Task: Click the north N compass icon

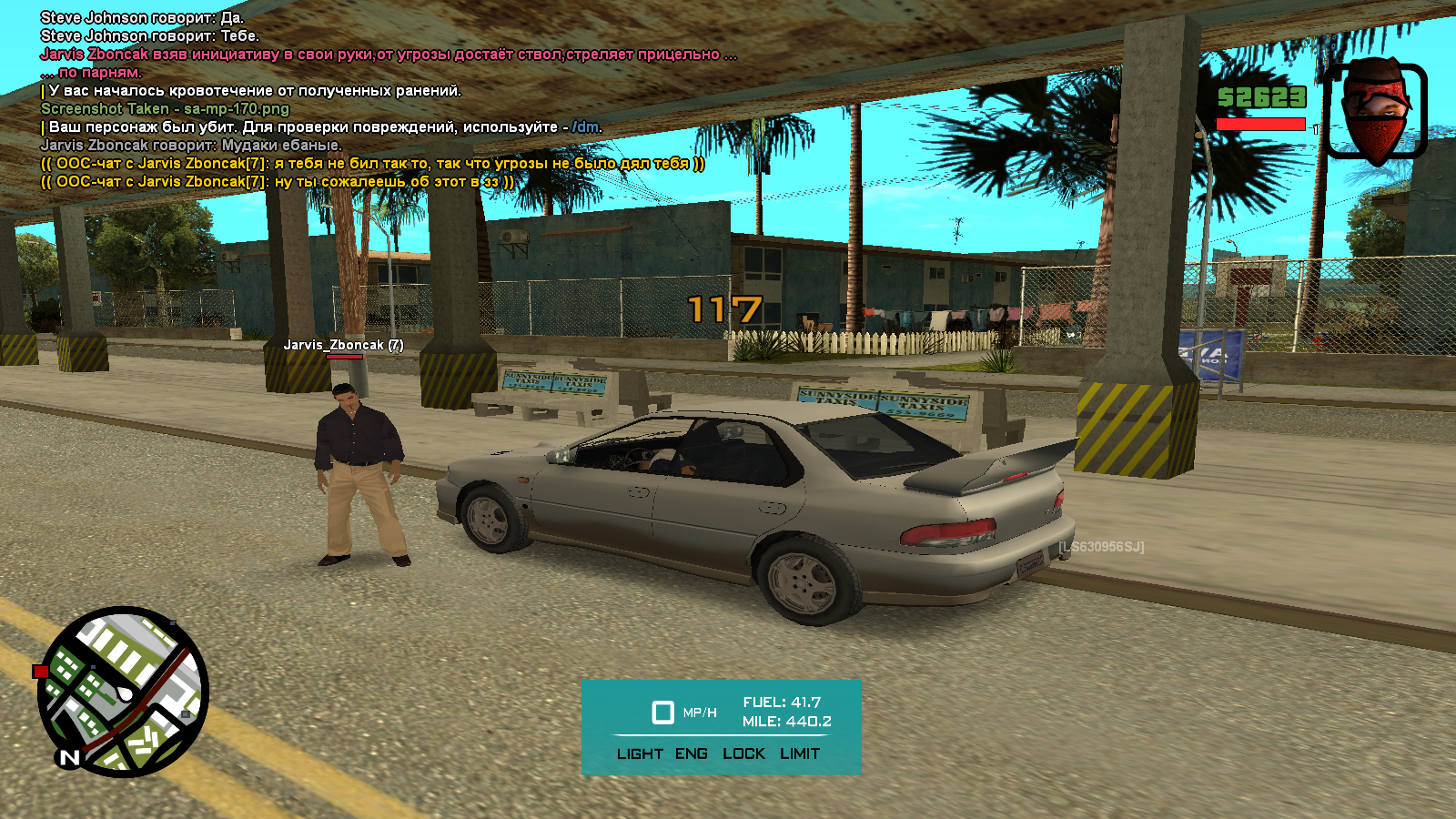Action: [x=69, y=757]
